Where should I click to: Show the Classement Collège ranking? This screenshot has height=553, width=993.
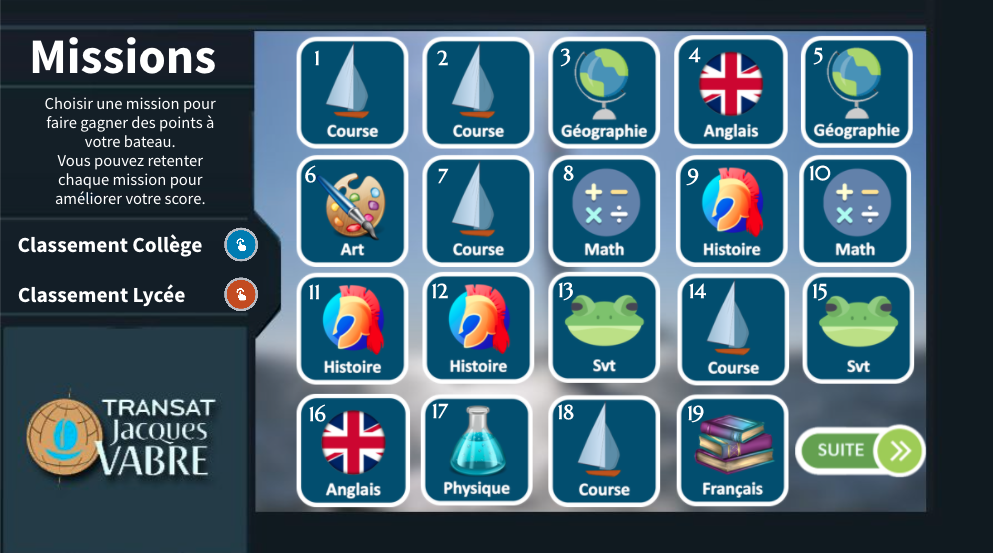(x=241, y=245)
